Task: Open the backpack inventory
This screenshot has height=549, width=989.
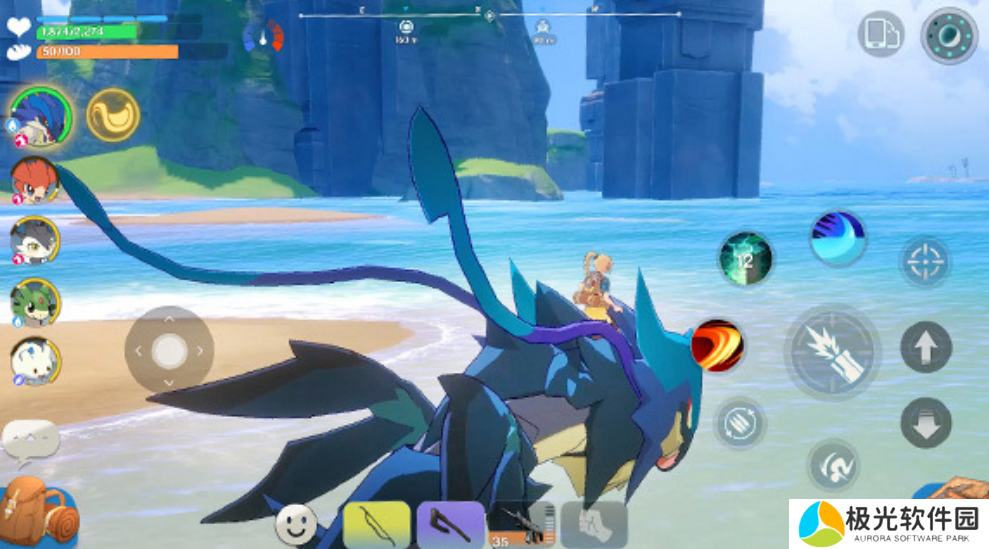Action: [x=40, y=512]
